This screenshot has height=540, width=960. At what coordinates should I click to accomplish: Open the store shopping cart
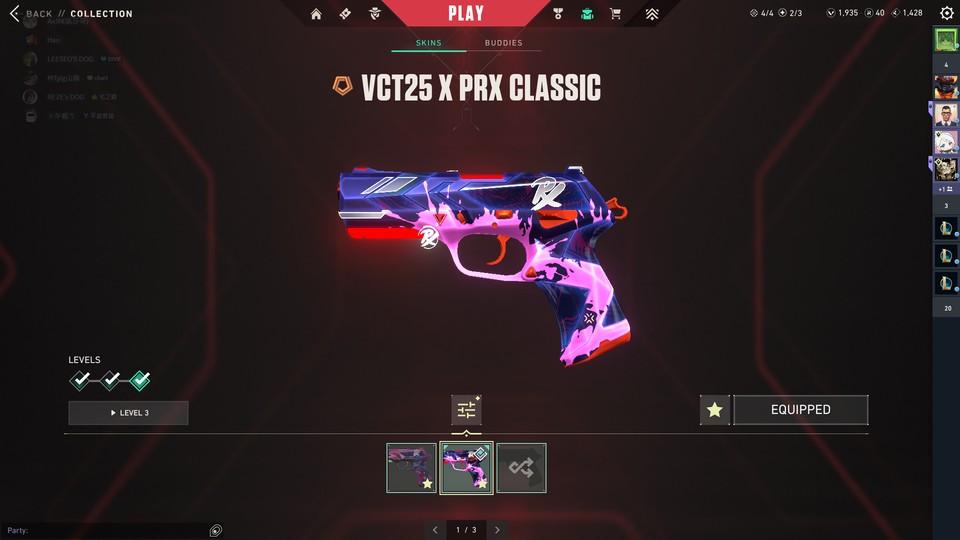(x=615, y=14)
